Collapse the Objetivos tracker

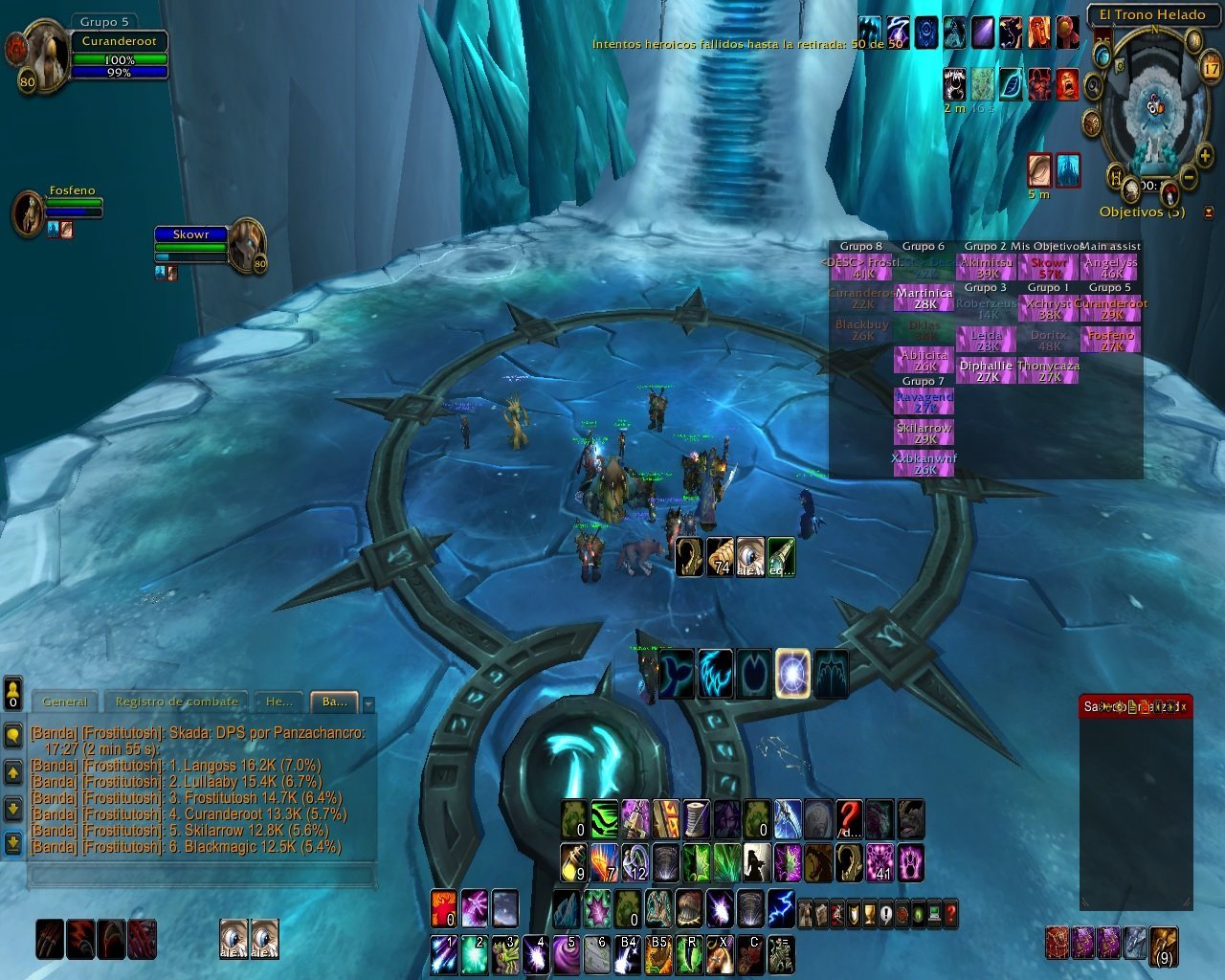tap(1208, 212)
